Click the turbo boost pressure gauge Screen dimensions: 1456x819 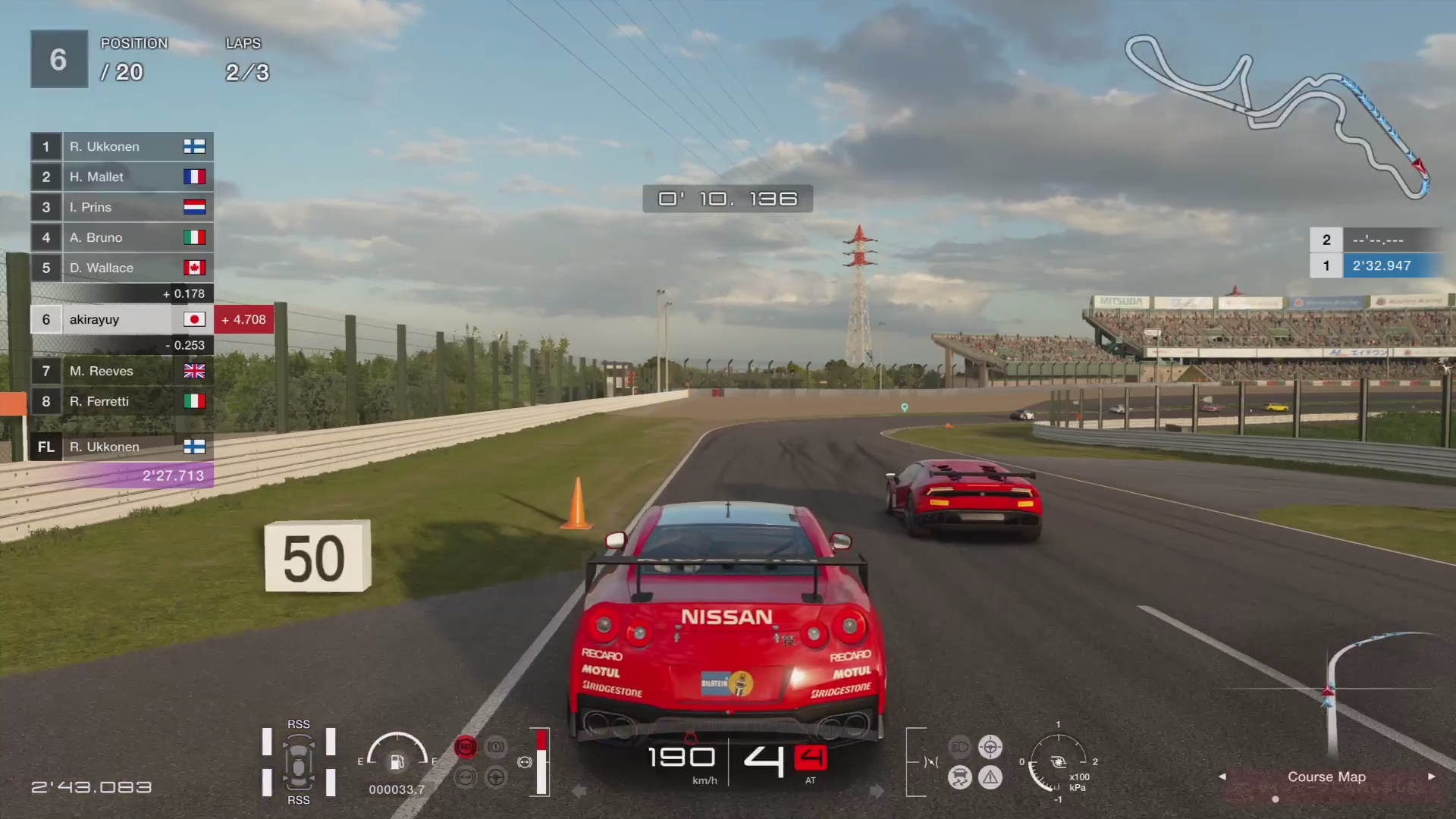pyautogui.click(x=1058, y=762)
